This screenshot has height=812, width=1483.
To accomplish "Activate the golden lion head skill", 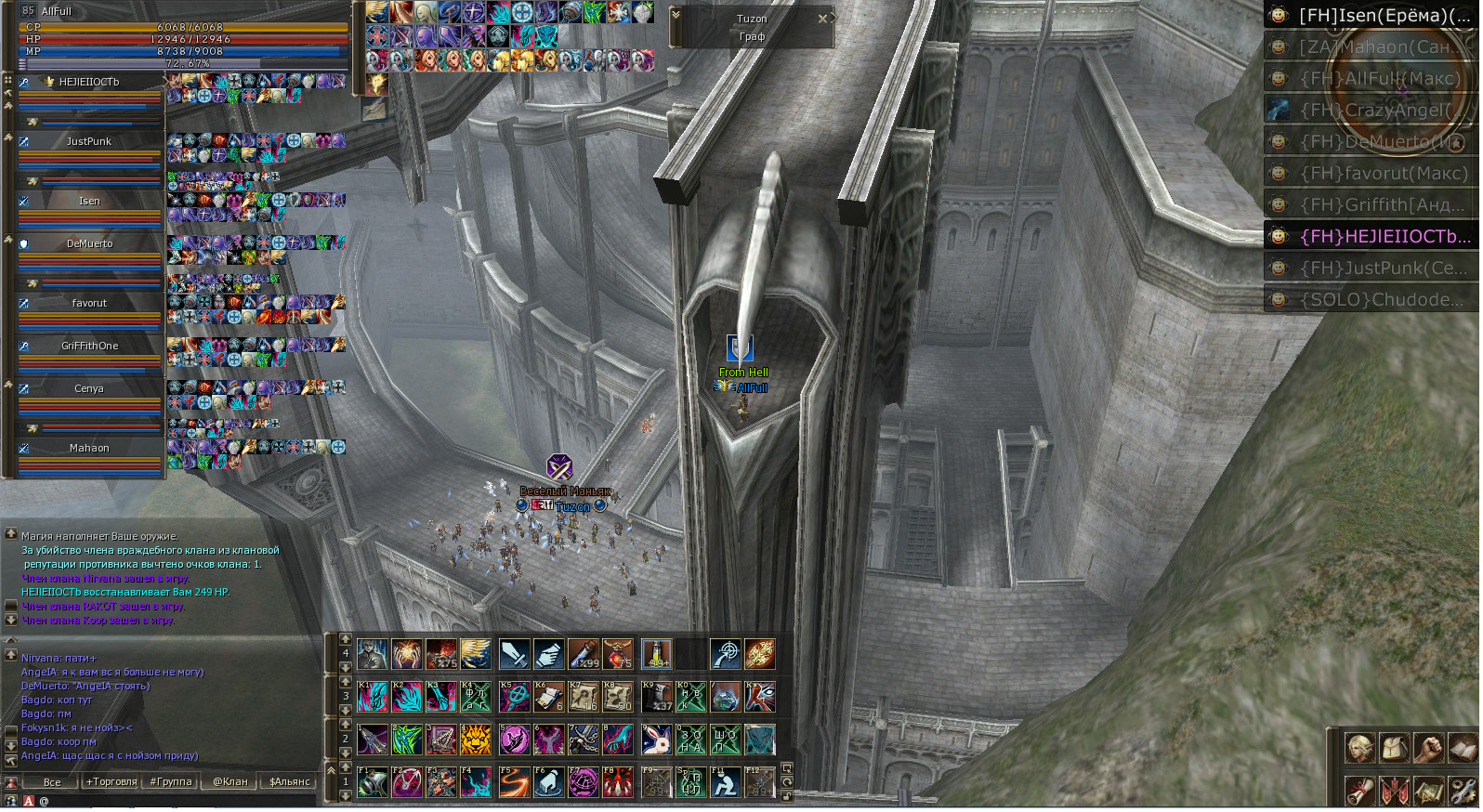I will (x=476, y=740).
